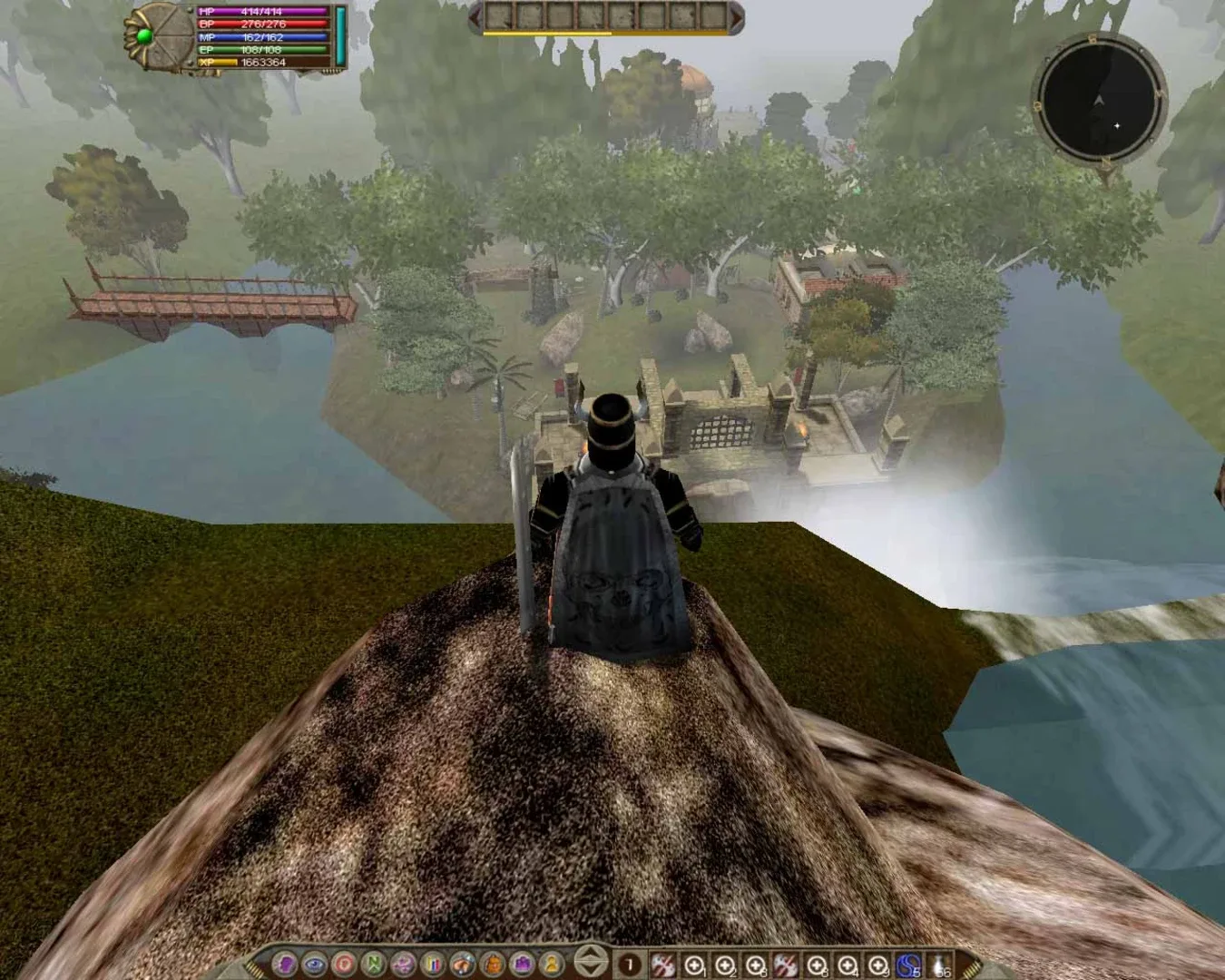Toggle the orange bell notification icon
1225x980 pixels.
tap(492, 965)
